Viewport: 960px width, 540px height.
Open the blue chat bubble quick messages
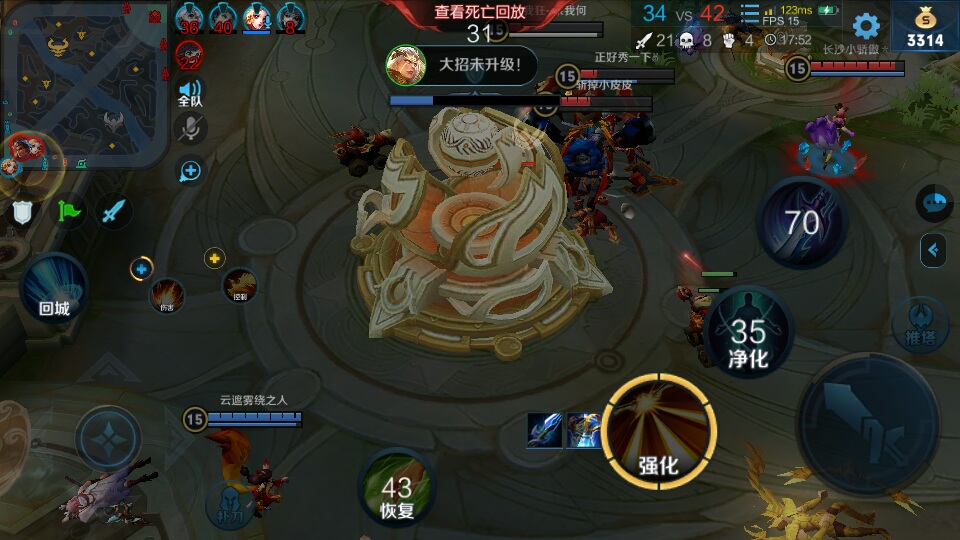point(933,203)
